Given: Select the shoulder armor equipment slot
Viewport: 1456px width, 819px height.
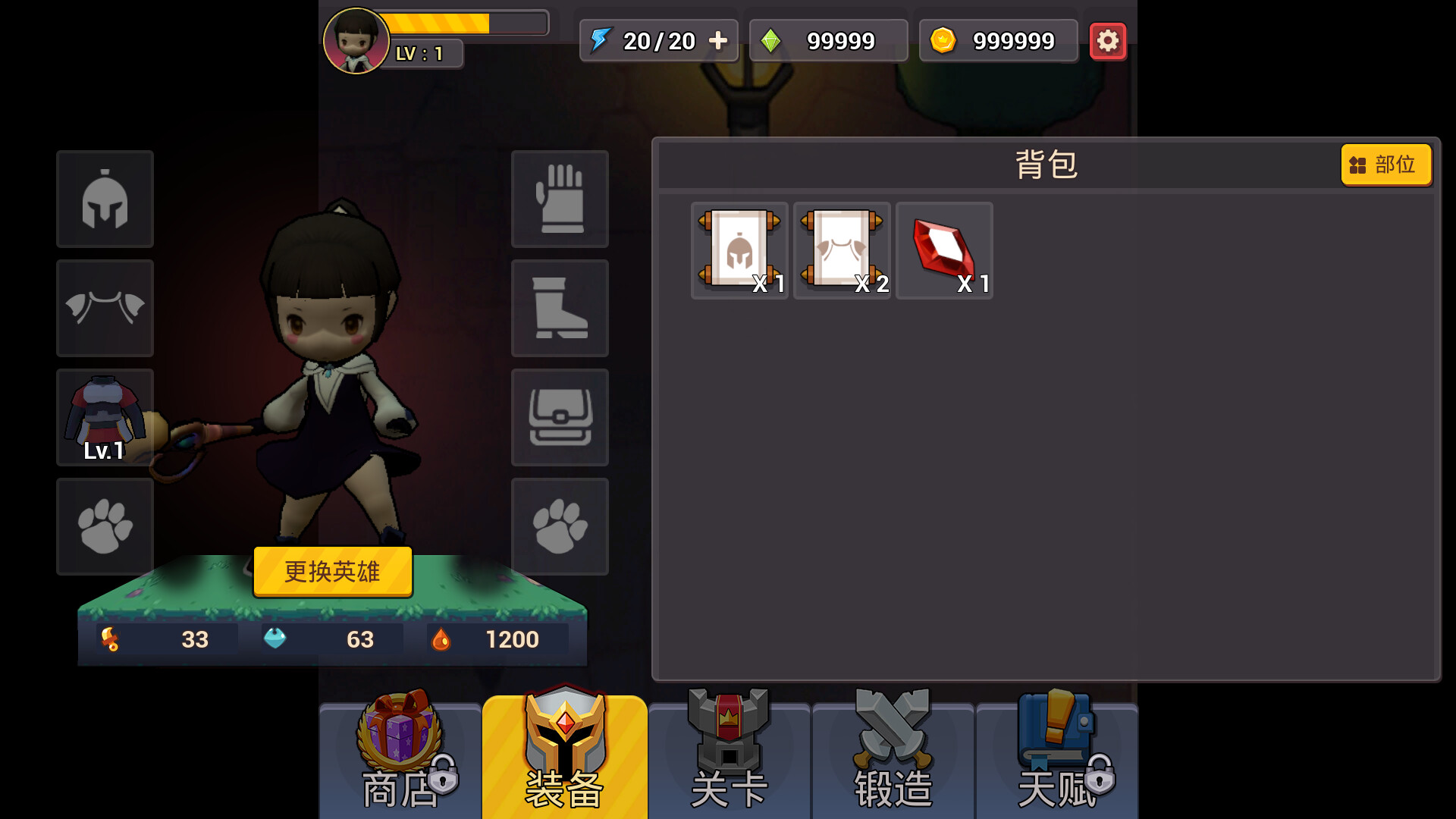Looking at the screenshot, I should pos(104,308).
